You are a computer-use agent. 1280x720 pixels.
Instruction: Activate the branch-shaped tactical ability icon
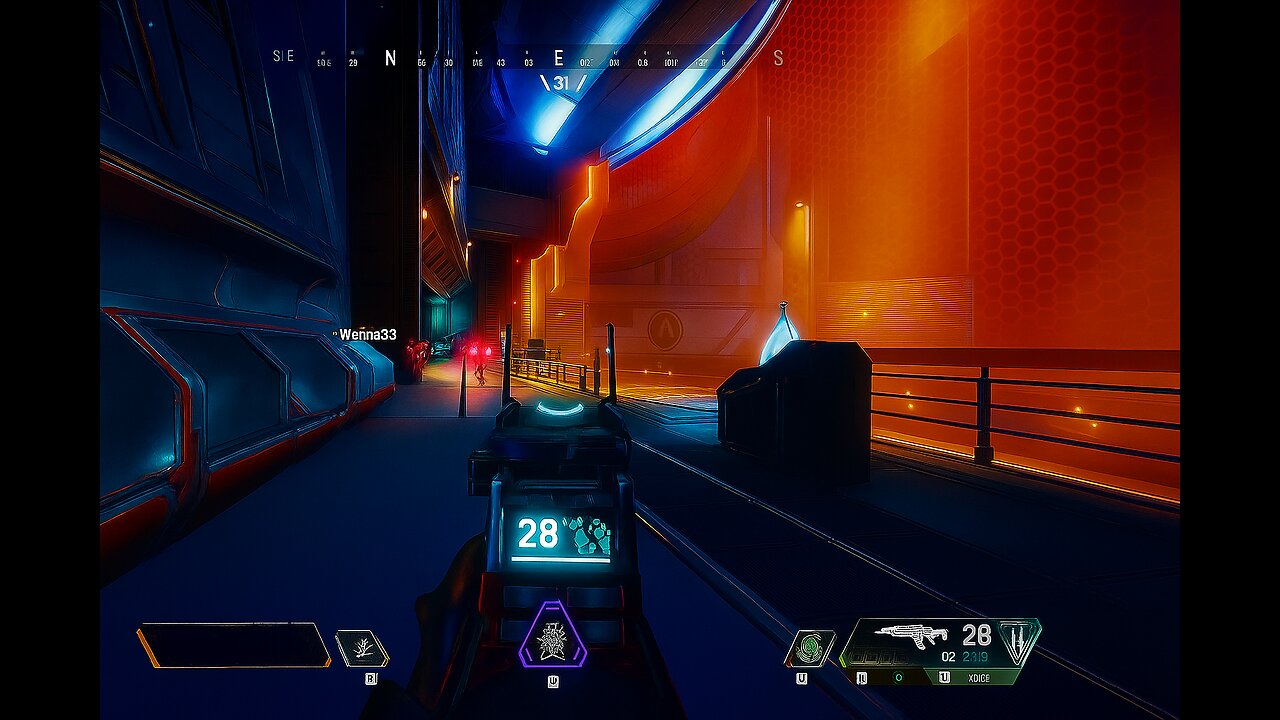(360, 648)
